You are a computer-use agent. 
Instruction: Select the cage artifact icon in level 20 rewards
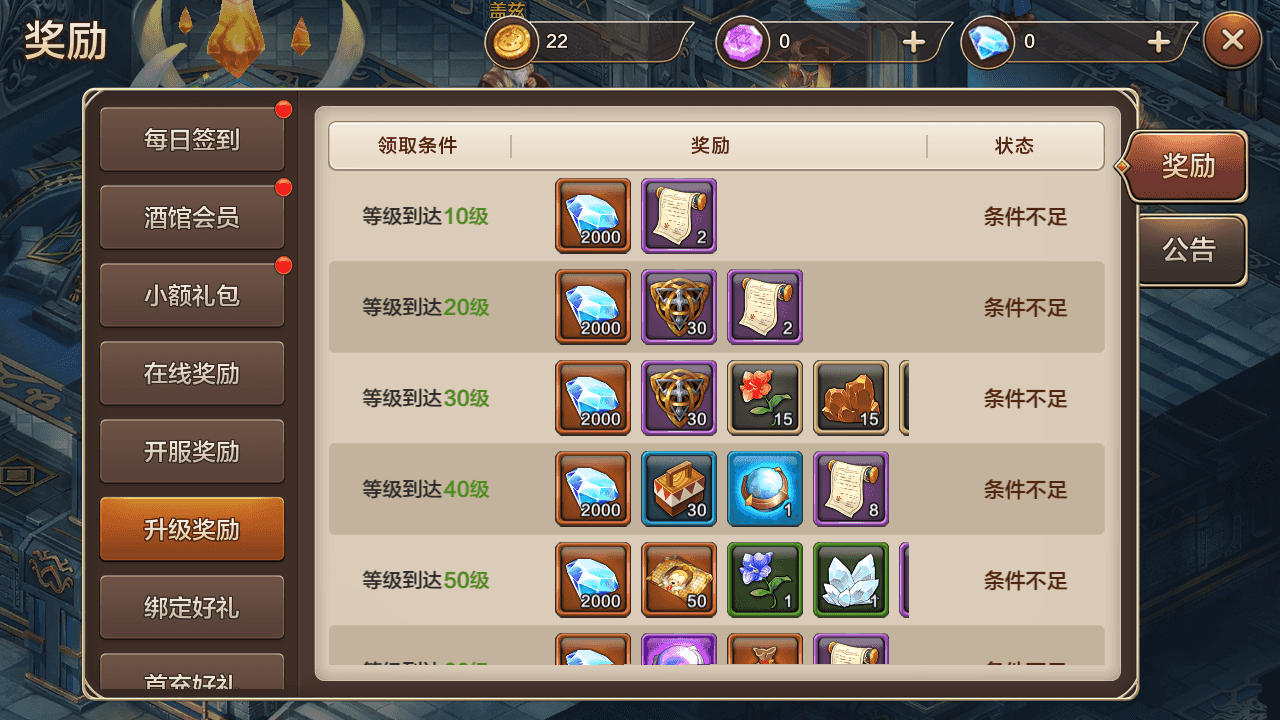(679, 307)
